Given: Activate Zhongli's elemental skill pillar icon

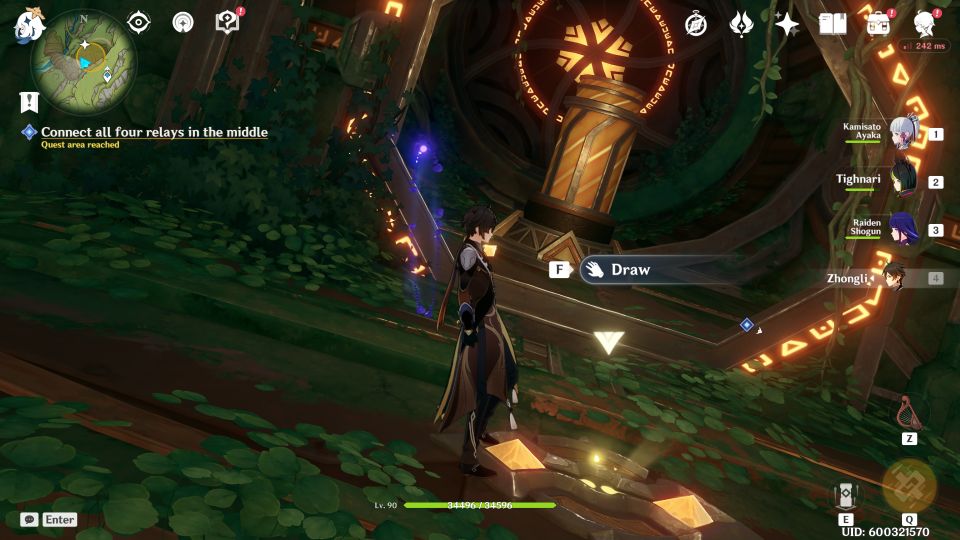Looking at the screenshot, I should click(x=846, y=495).
